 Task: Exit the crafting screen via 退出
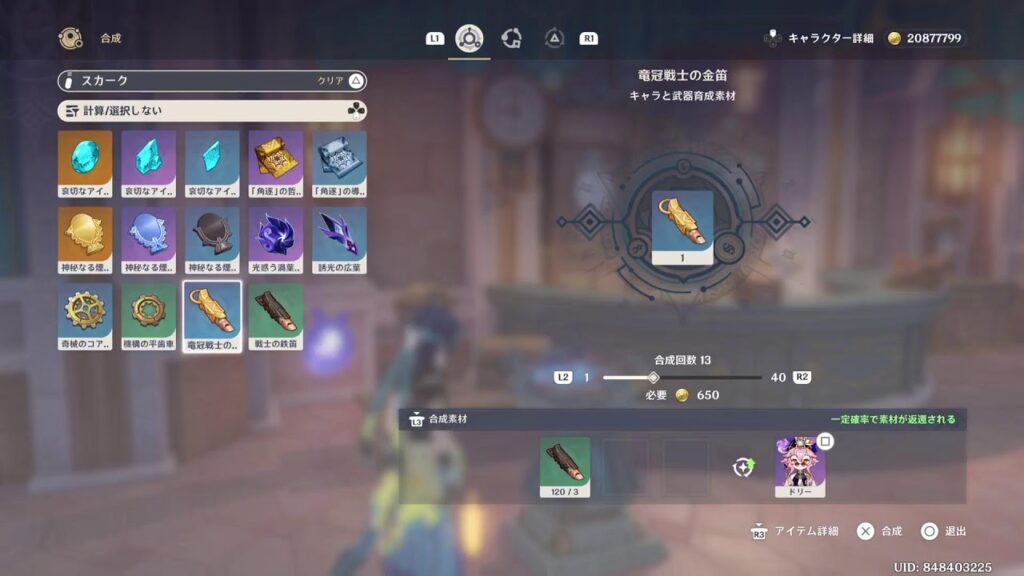click(943, 531)
